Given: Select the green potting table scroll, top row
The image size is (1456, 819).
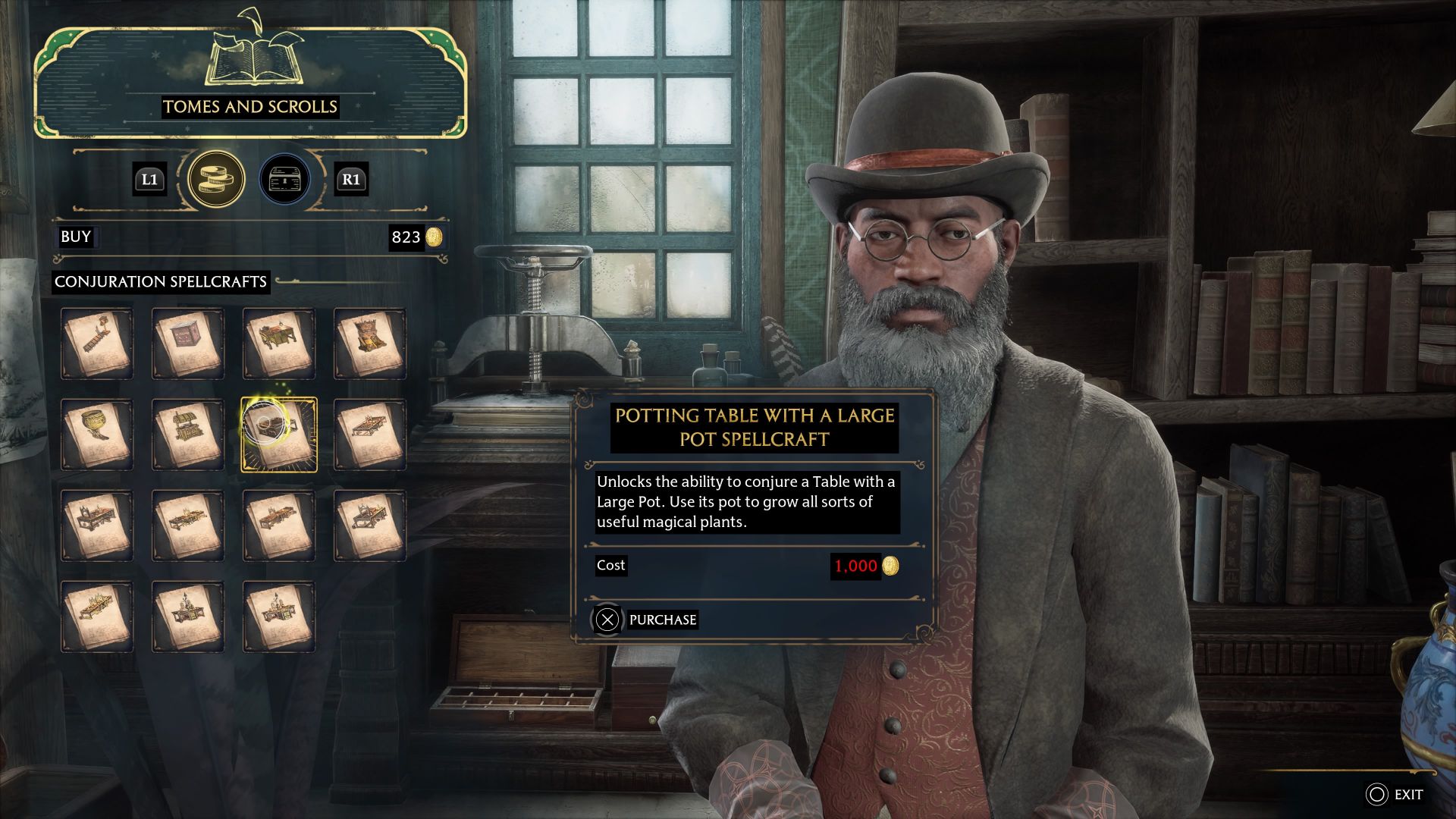Looking at the screenshot, I should pyautogui.click(x=278, y=343).
